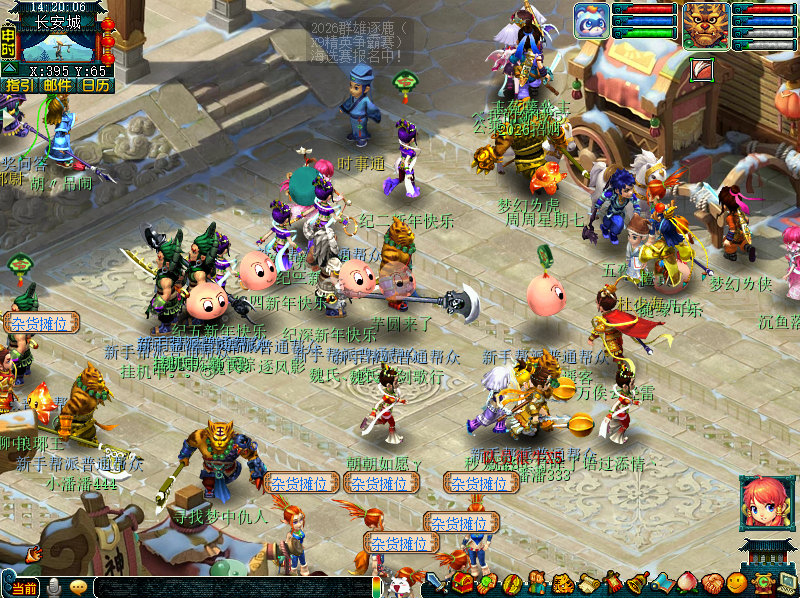Open the 指引 guide button
The image size is (800, 598).
click(x=18, y=86)
